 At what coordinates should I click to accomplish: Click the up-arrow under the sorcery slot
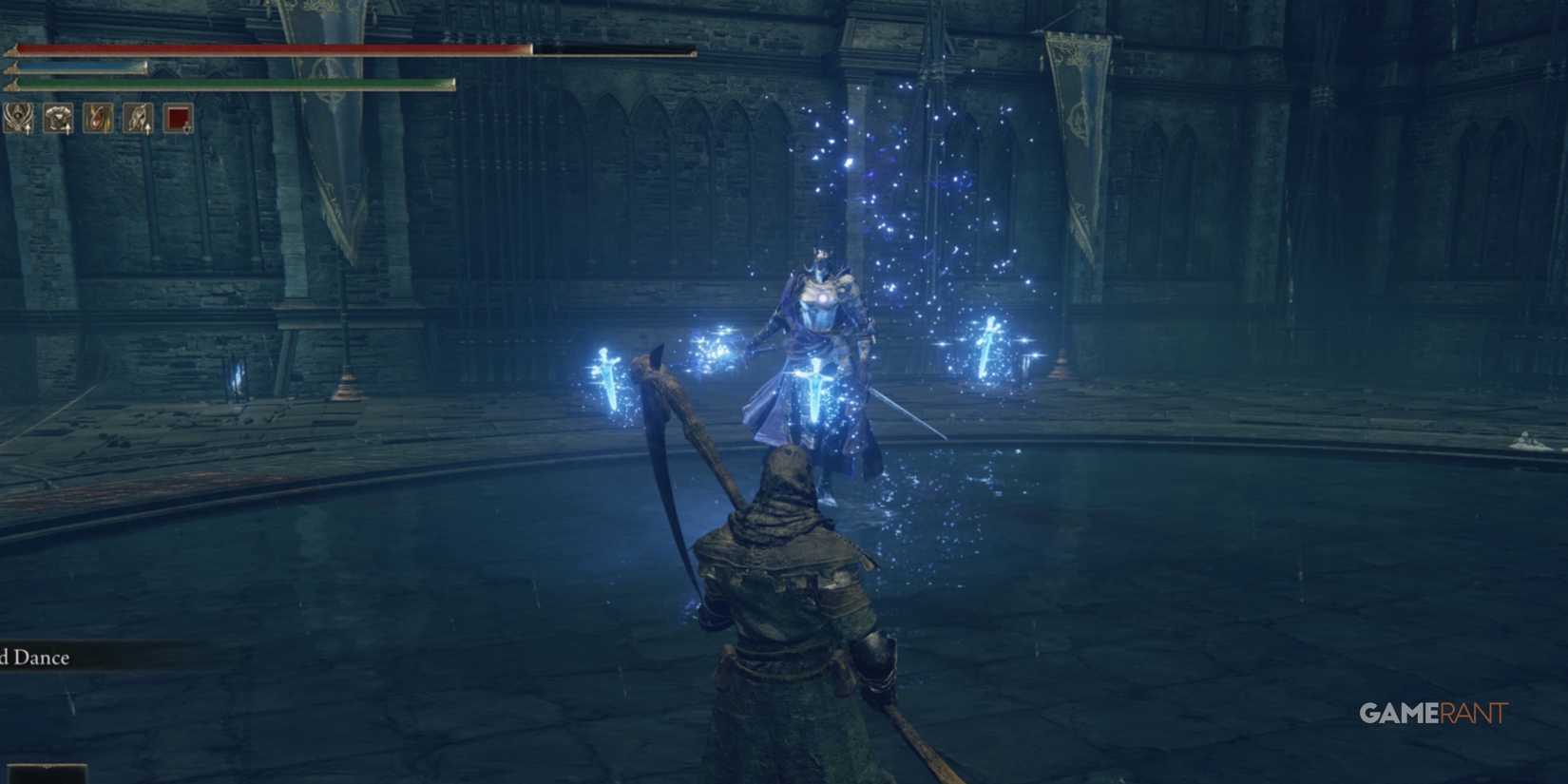tap(28, 130)
